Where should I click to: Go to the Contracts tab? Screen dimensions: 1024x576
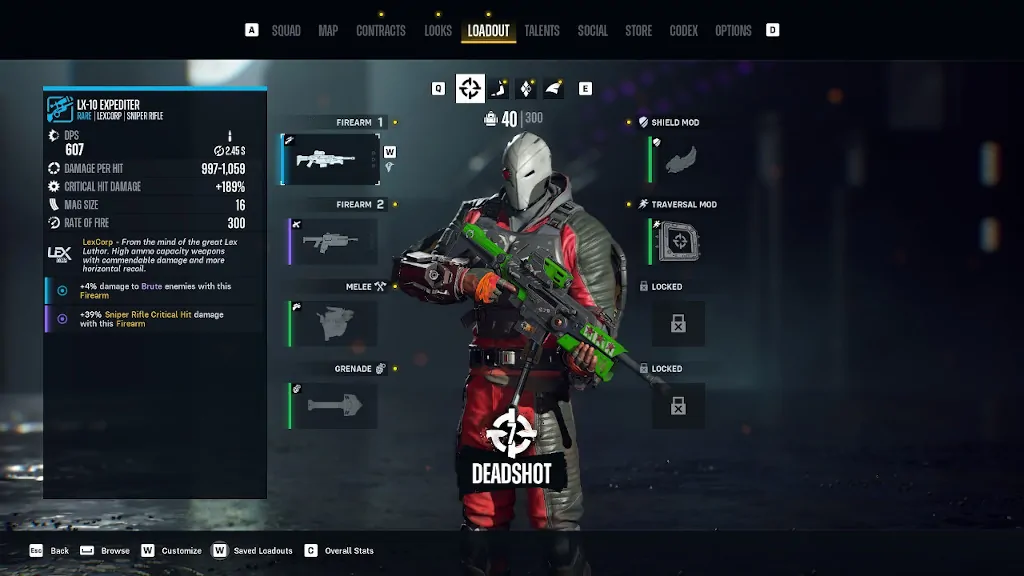381,31
